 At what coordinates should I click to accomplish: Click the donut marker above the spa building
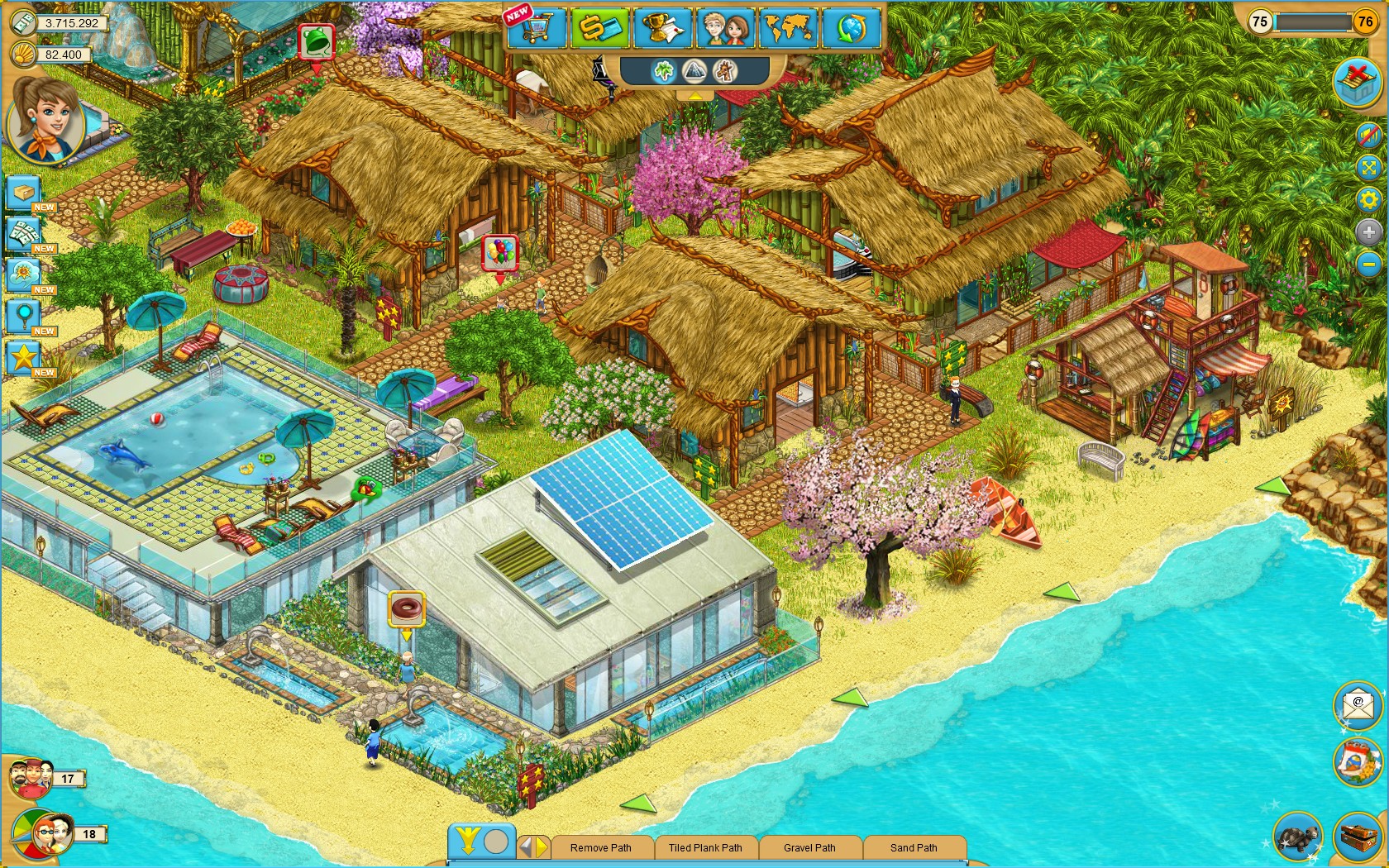[407, 608]
